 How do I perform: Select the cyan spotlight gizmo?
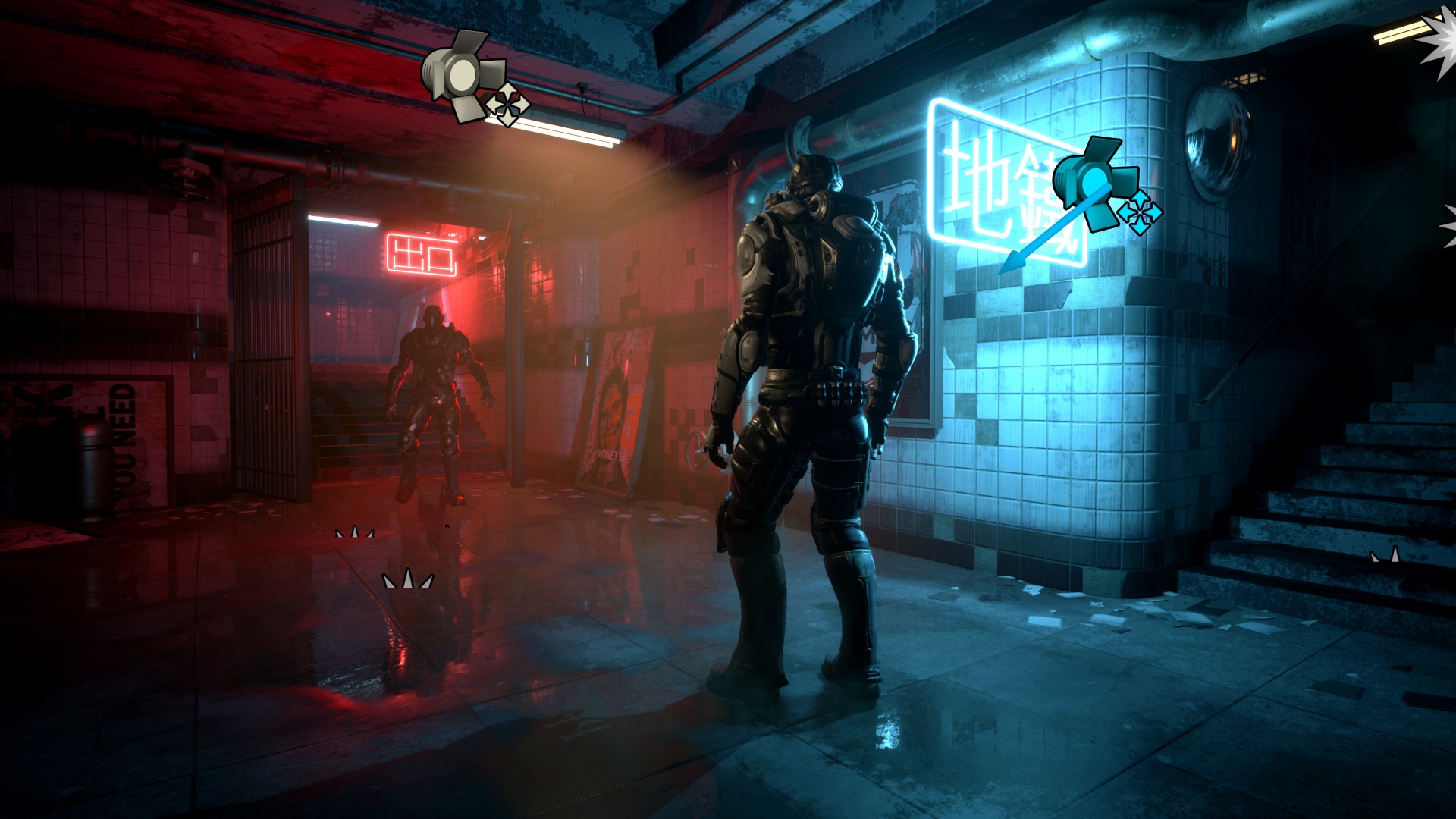1093,177
